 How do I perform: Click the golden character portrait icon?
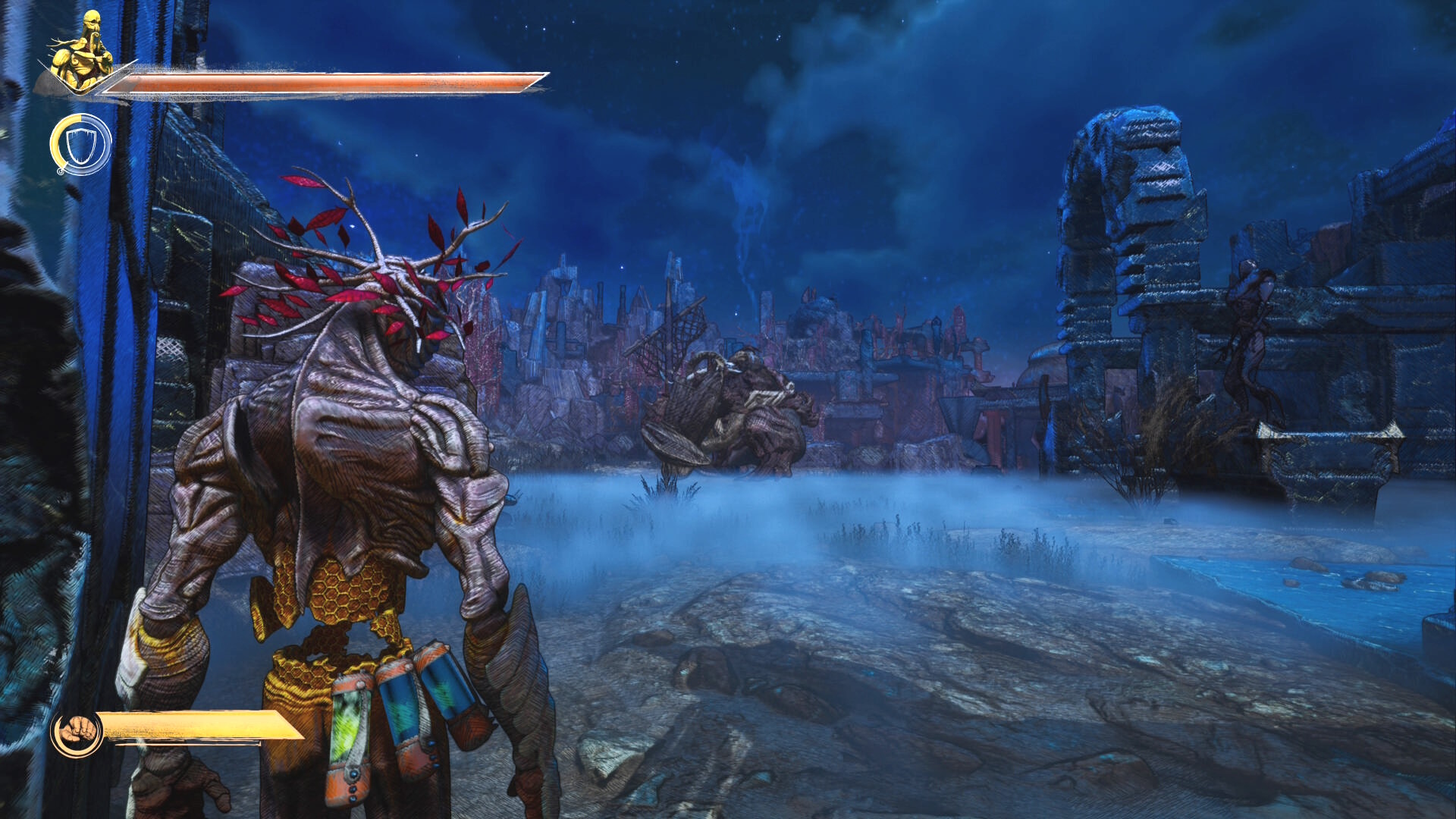81,52
